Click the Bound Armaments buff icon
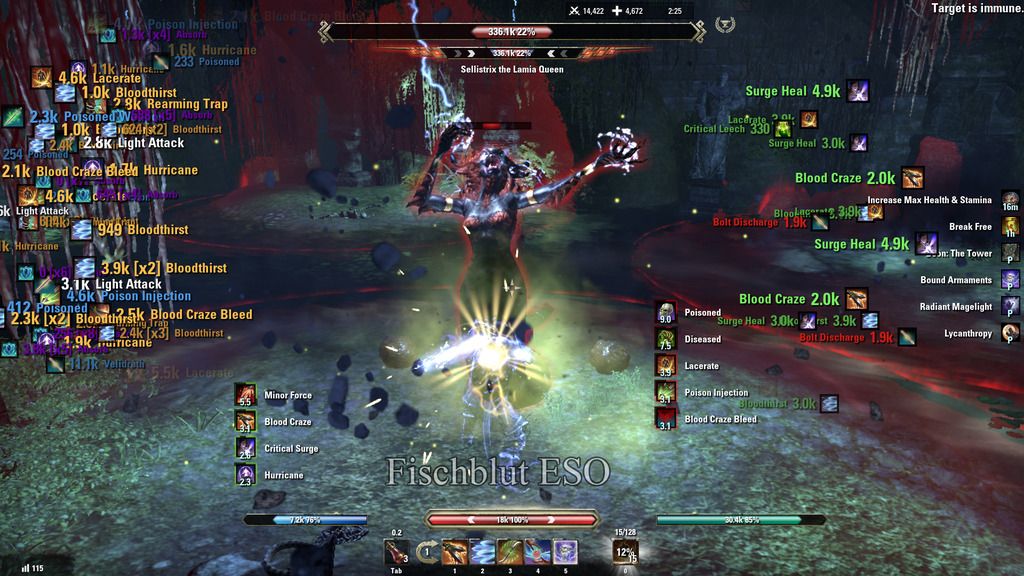The height and width of the screenshot is (576, 1024). 1011,280
